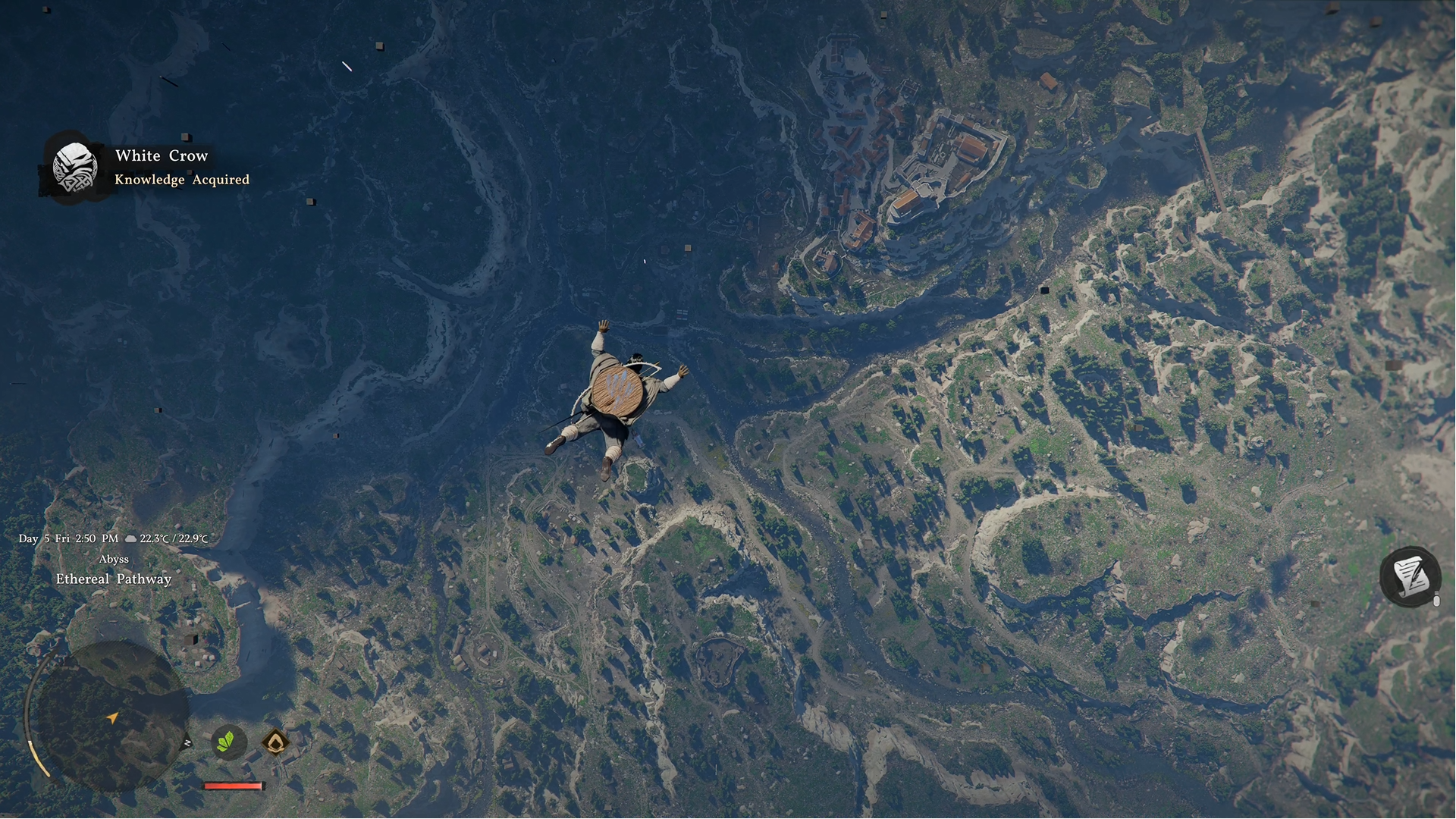Click the 'Abyss' region name
This screenshot has height=819, width=1456.
(115, 559)
